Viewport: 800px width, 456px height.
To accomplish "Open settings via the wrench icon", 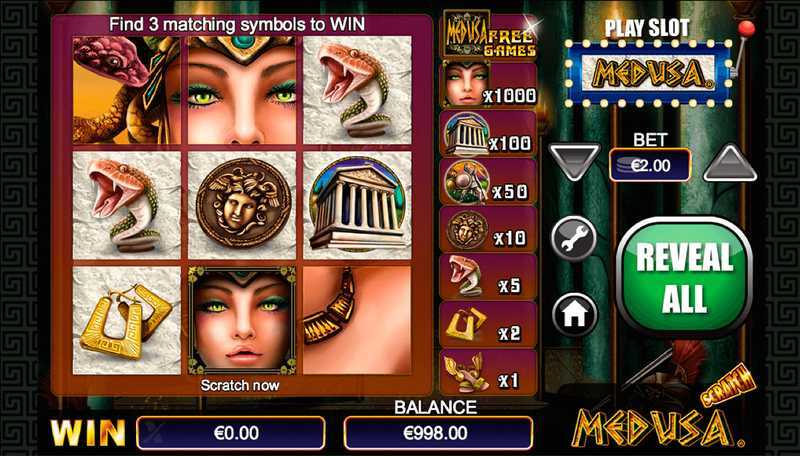I will 575,240.
